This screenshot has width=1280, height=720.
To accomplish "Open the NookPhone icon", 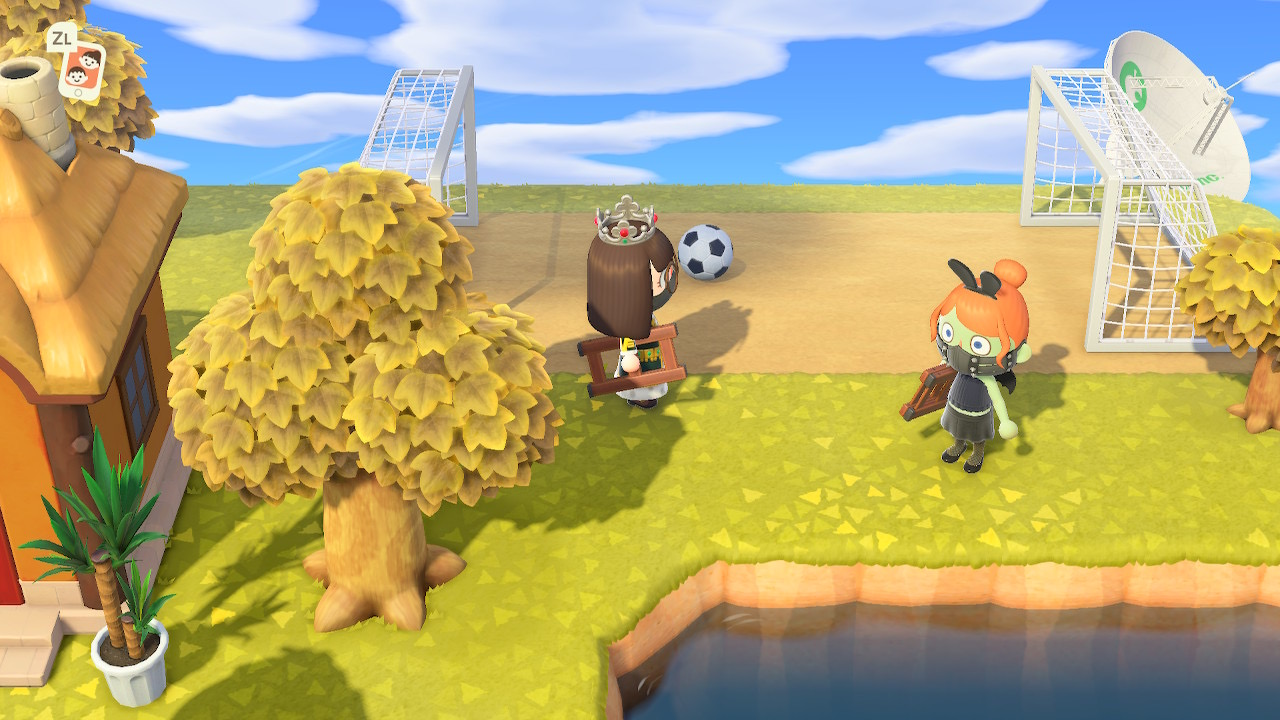I will [x=82, y=69].
